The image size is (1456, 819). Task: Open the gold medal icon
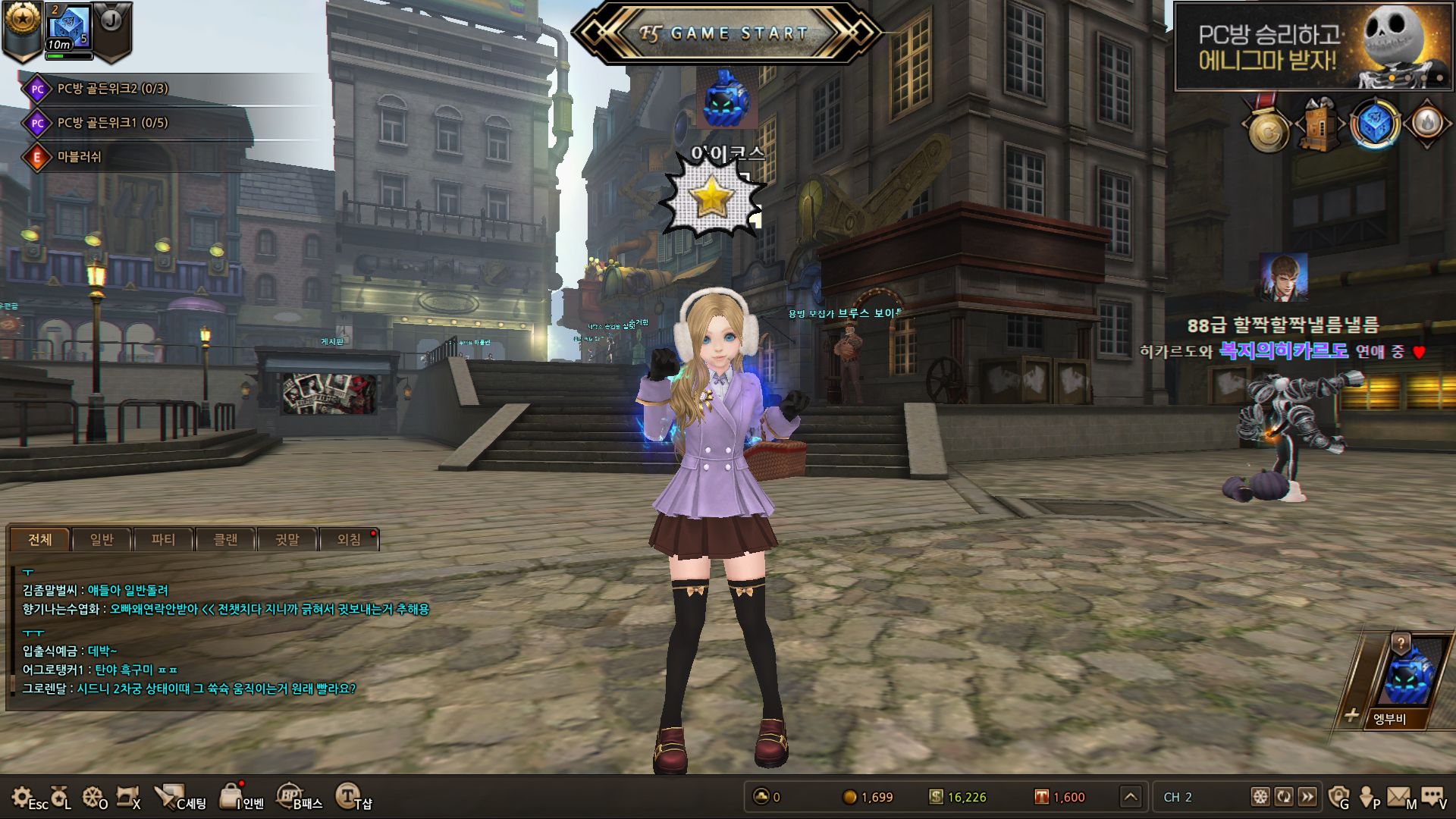tap(1269, 129)
